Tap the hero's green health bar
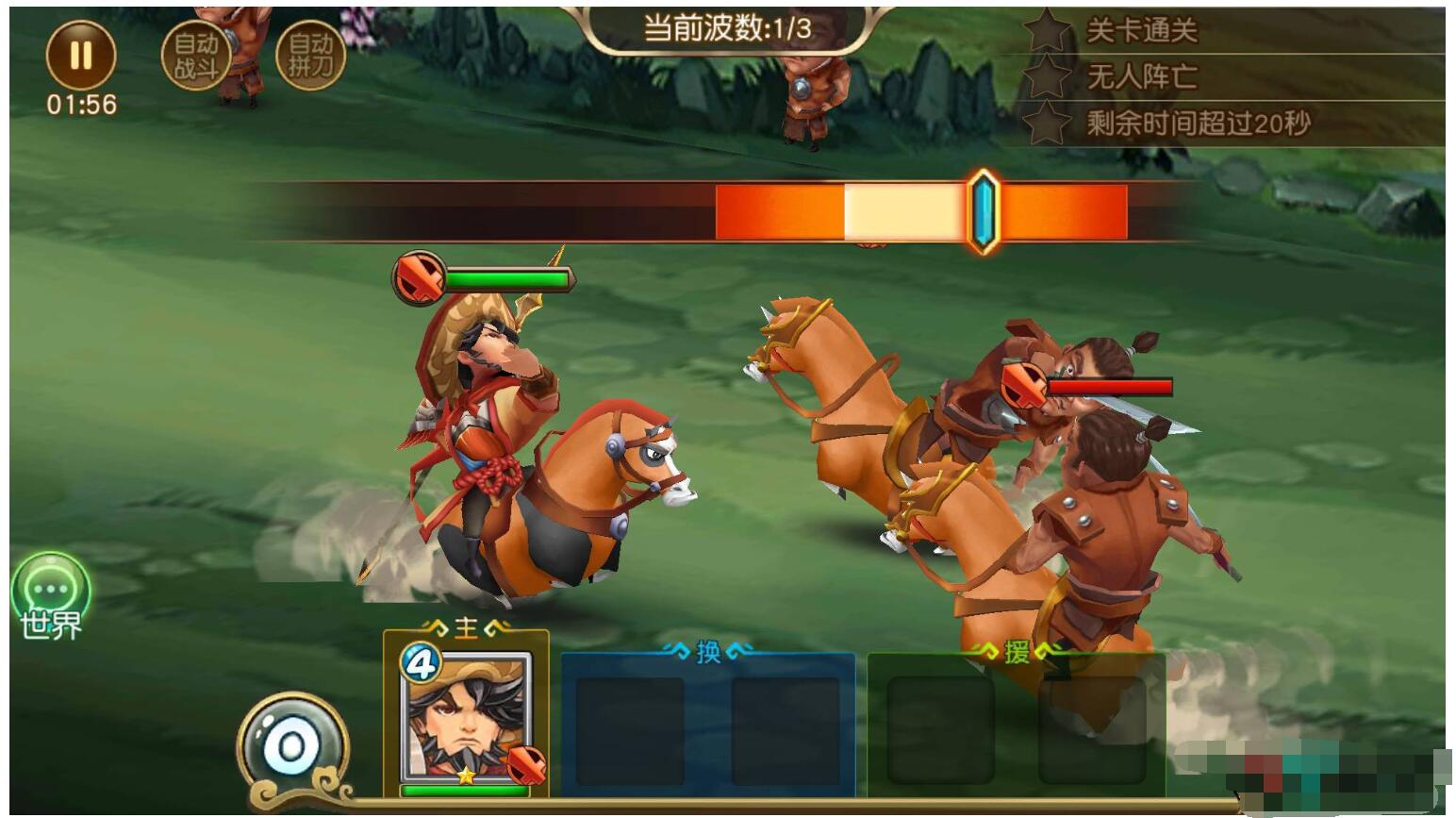 coord(509,276)
